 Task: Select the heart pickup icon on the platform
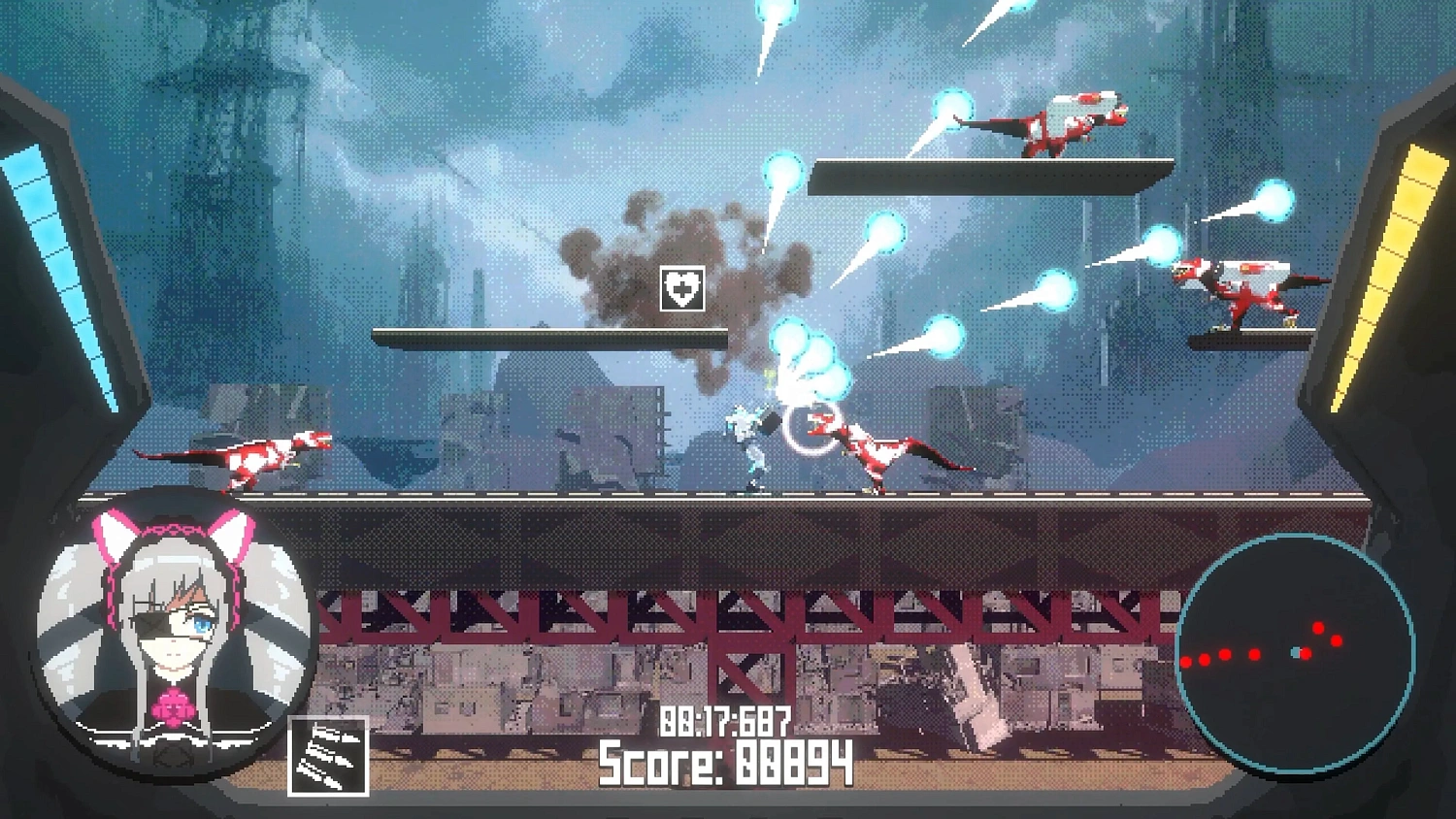coord(684,287)
